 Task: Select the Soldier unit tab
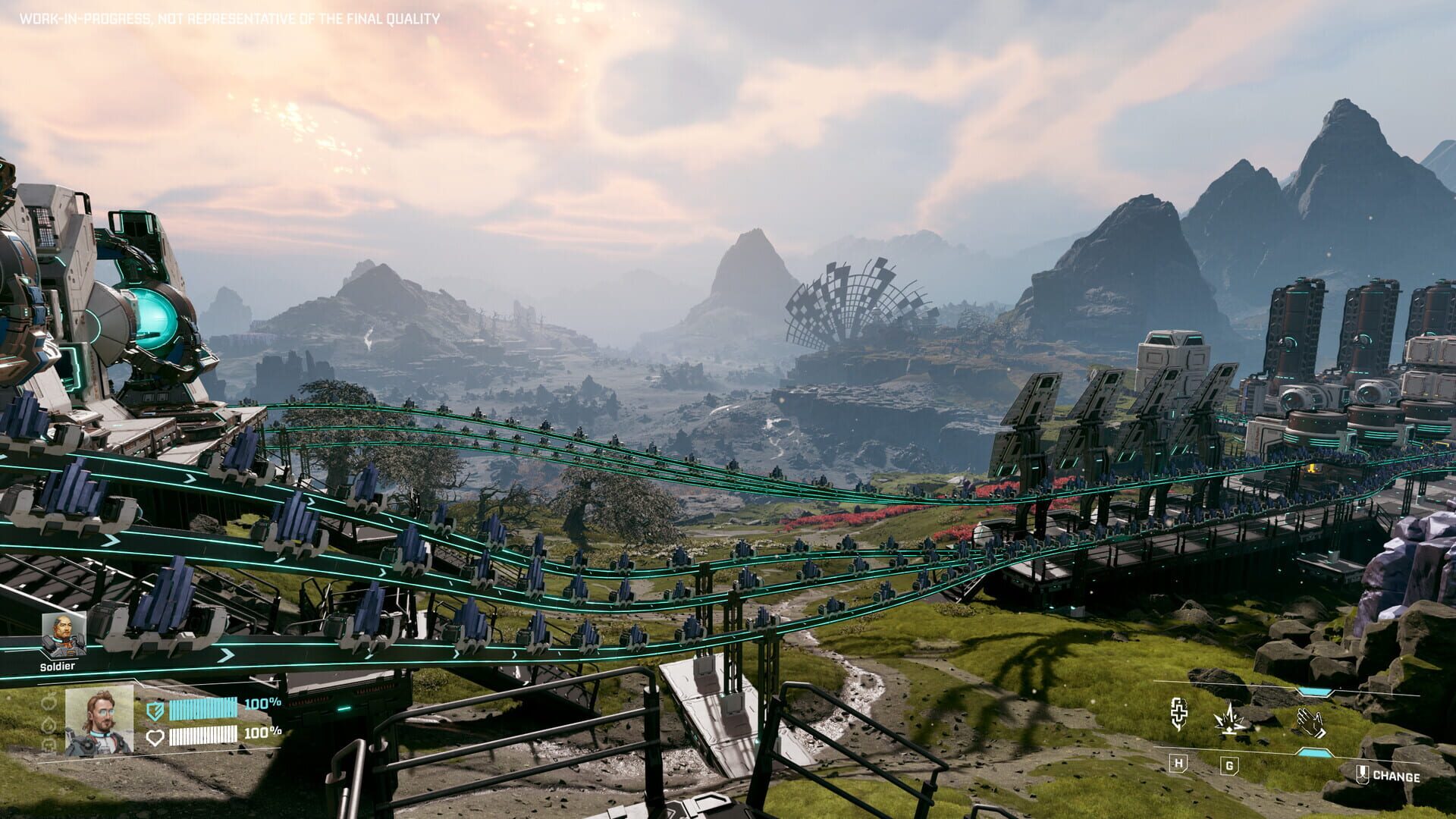click(x=57, y=666)
